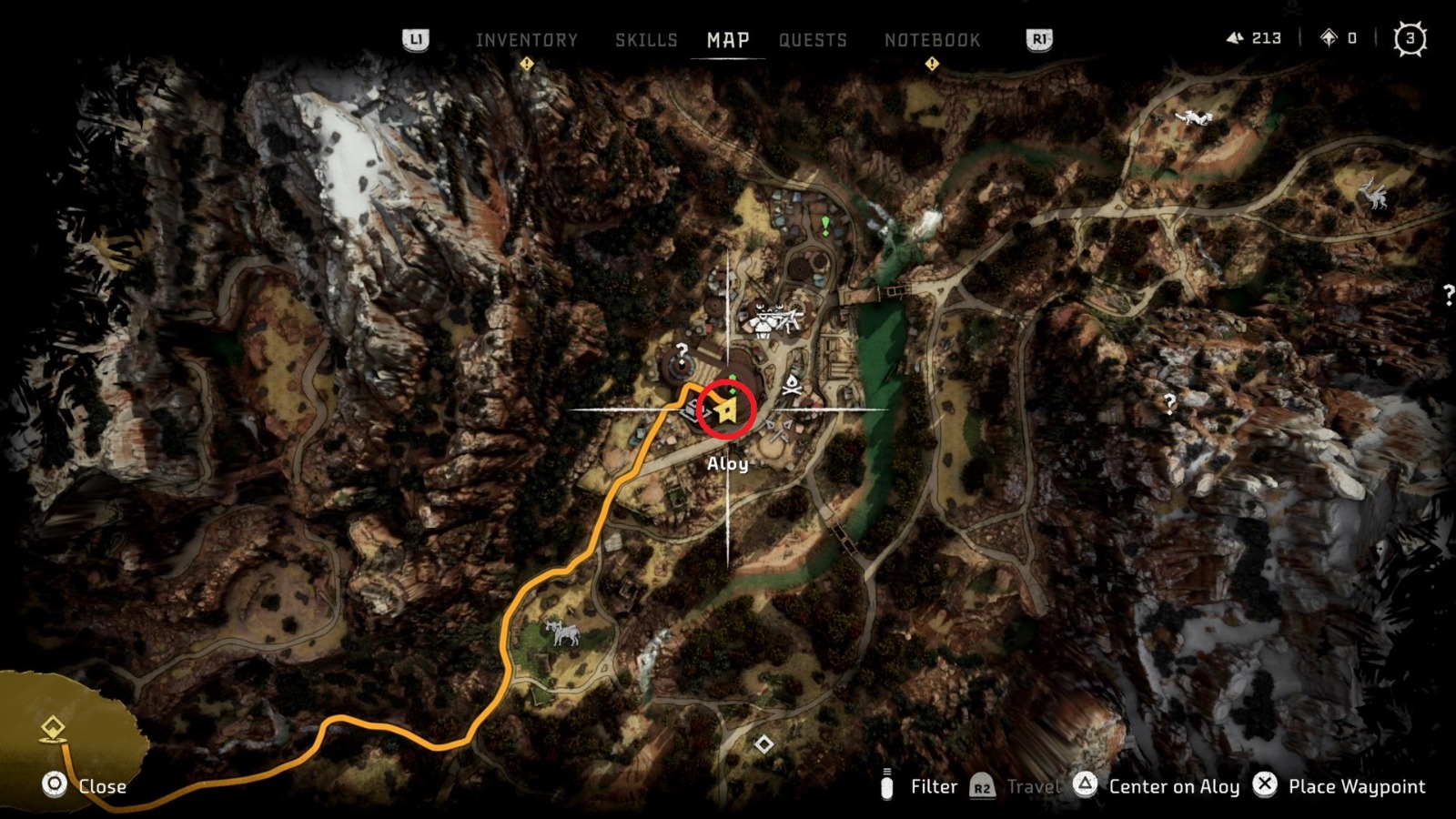Open the undiscovered '?' location west of Aloy
This screenshot has width=1456, height=819.
coord(681,349)
